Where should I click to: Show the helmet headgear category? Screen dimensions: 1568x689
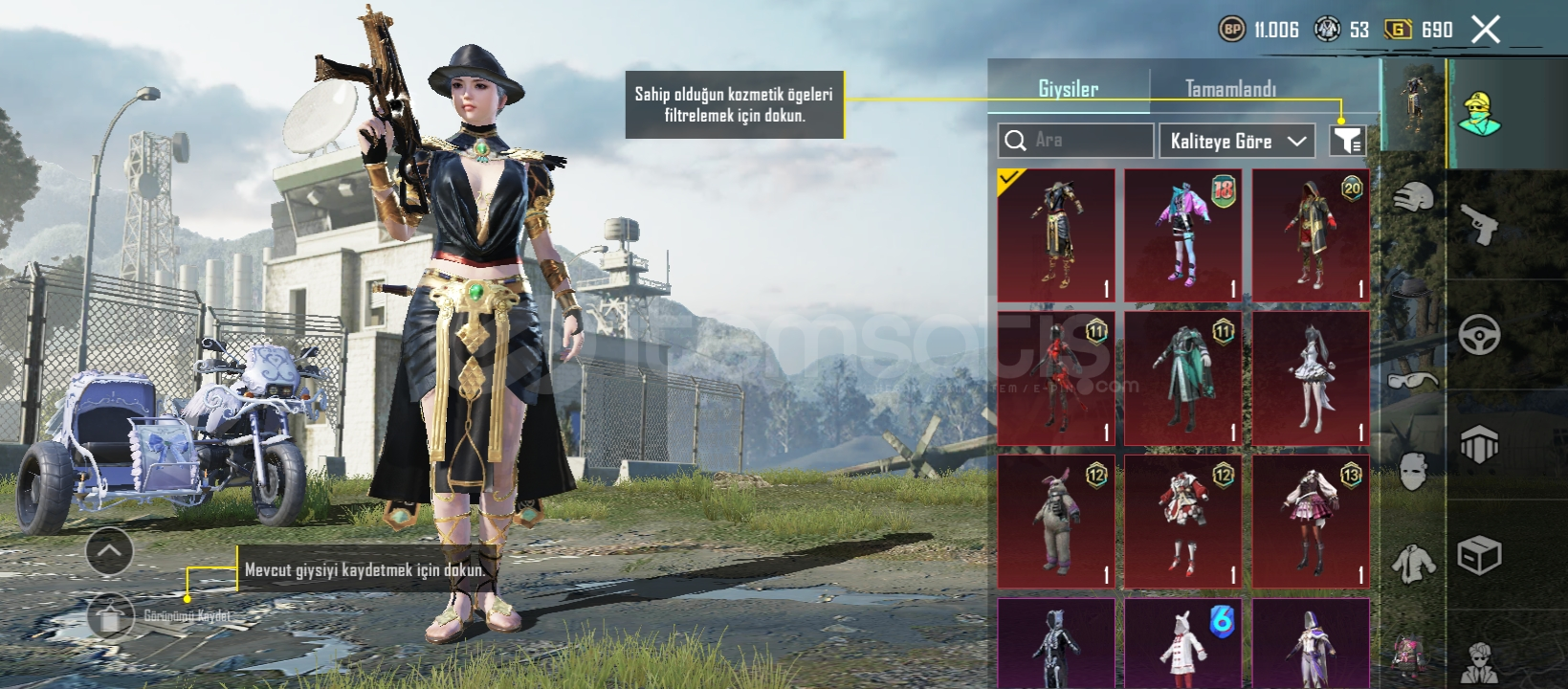click(x=1413, y=198)
